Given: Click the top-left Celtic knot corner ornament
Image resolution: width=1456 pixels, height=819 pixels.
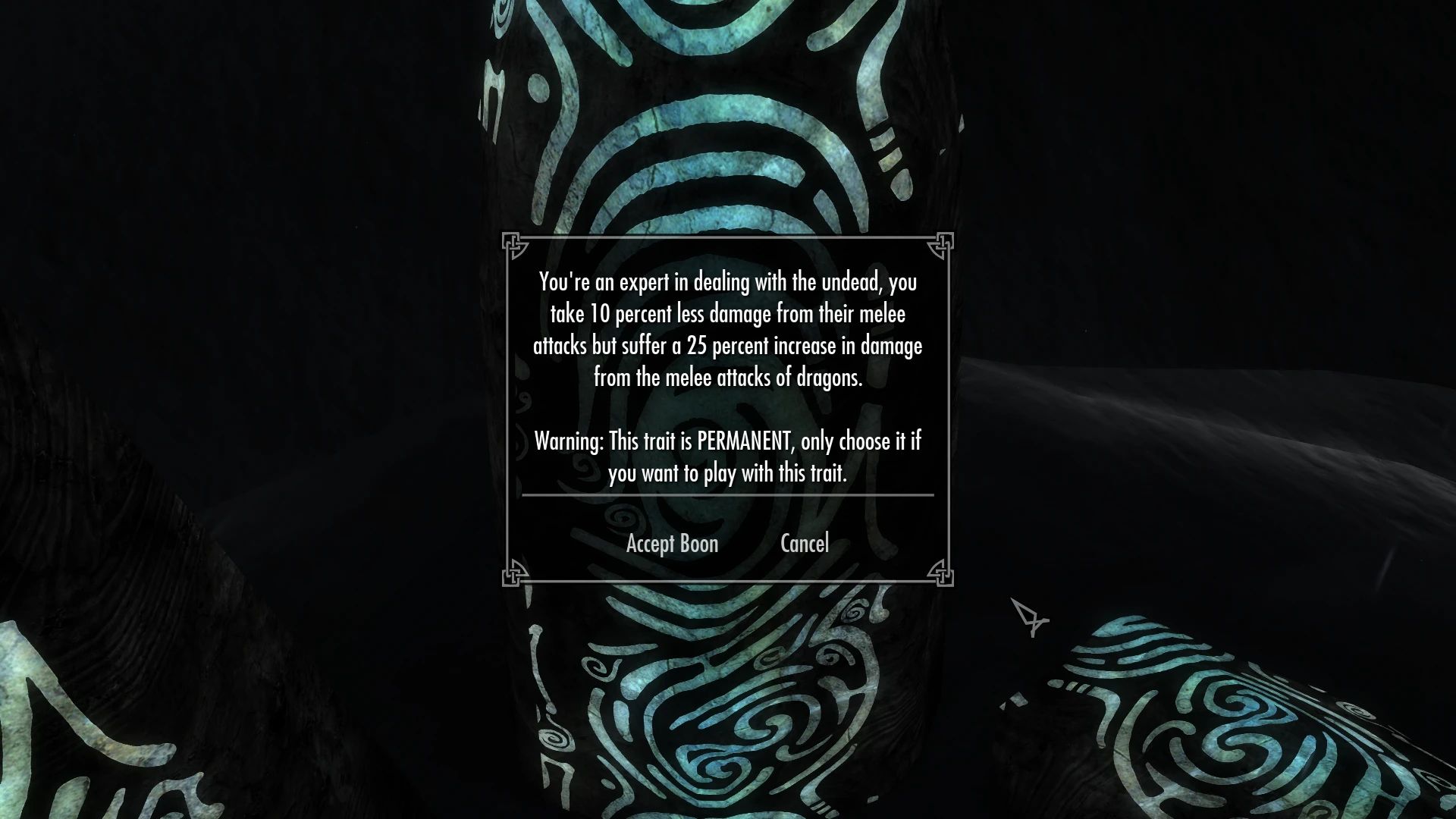Looking at the screenshot, I should point(515,244).
